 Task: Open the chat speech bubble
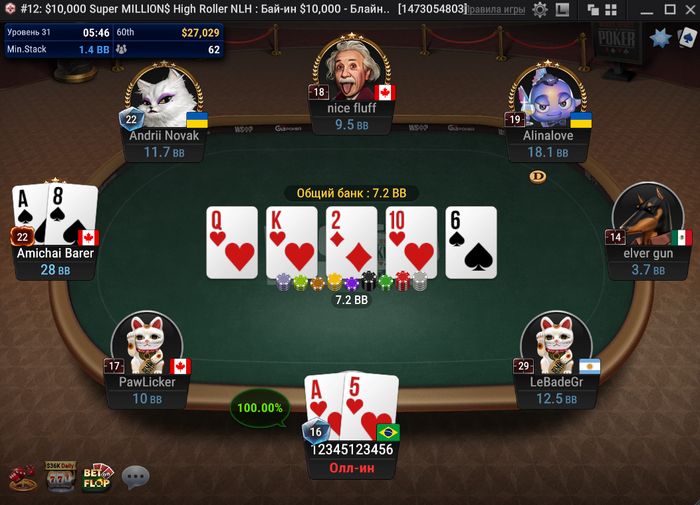pyautogui.click(x=135, y=477)
